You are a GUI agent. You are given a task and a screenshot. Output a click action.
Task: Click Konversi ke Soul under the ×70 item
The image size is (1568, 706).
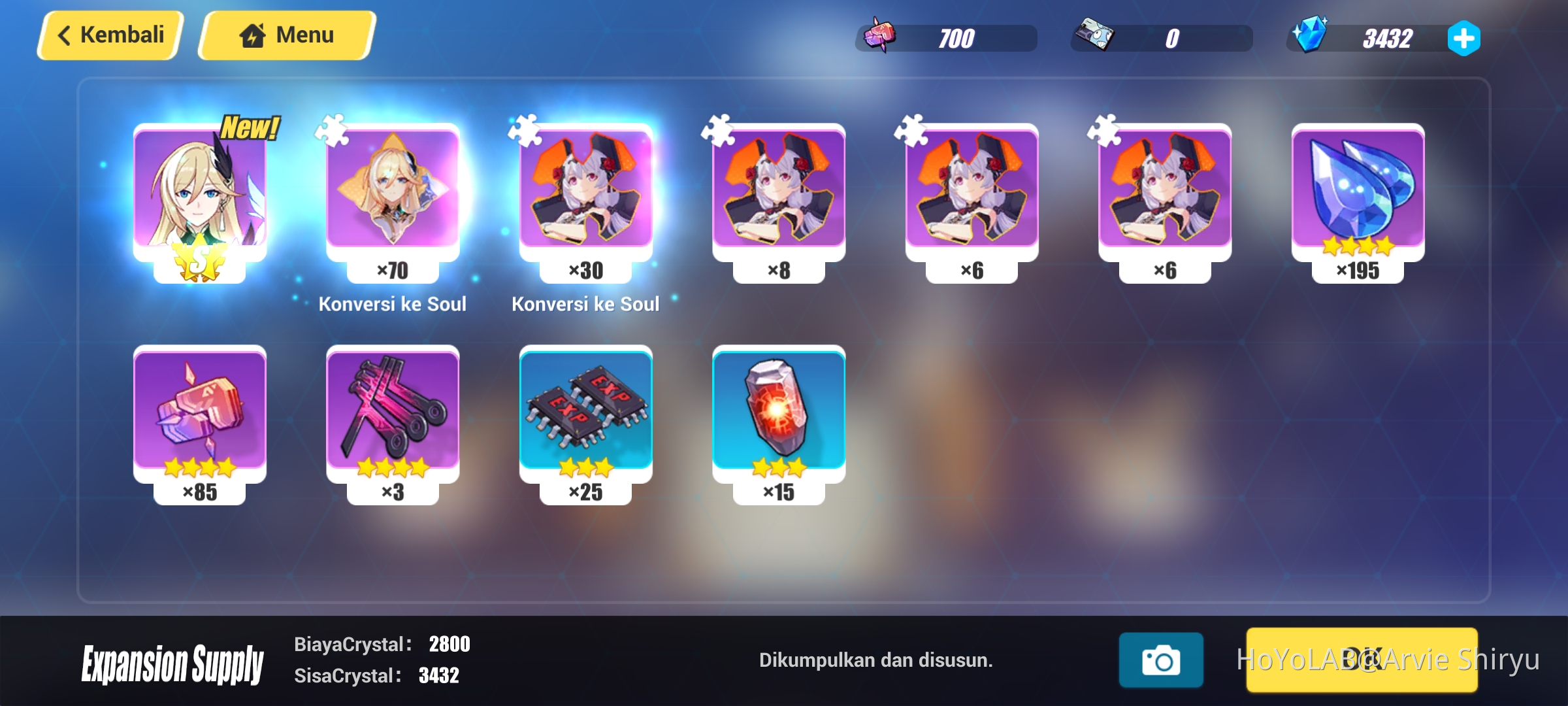[393, 303]
